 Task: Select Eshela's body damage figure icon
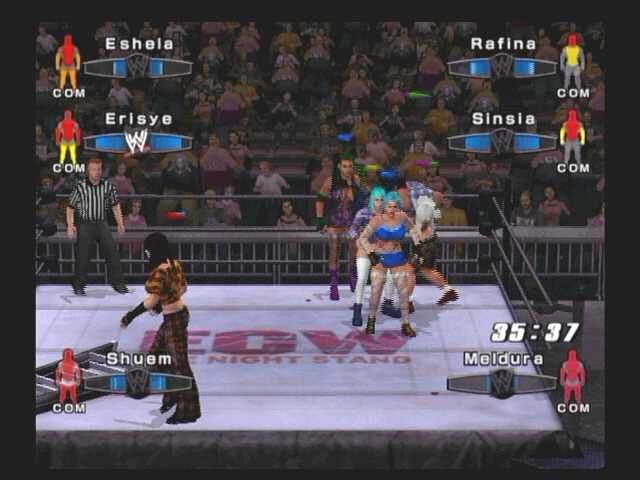(x=68, y=62)
